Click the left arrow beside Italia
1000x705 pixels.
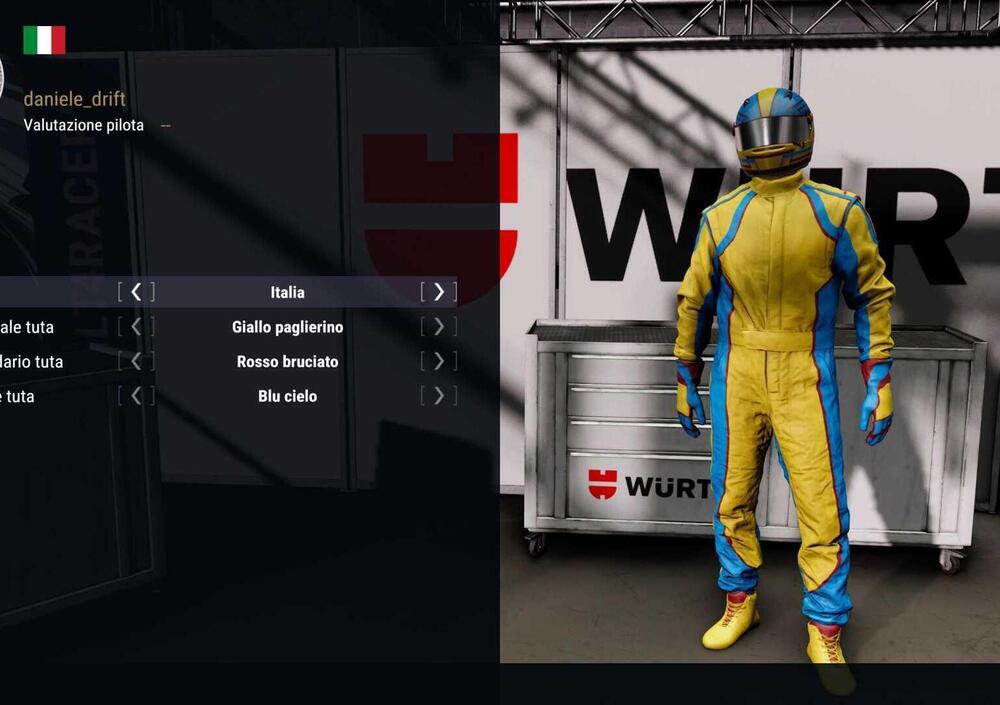click(136, 292)
